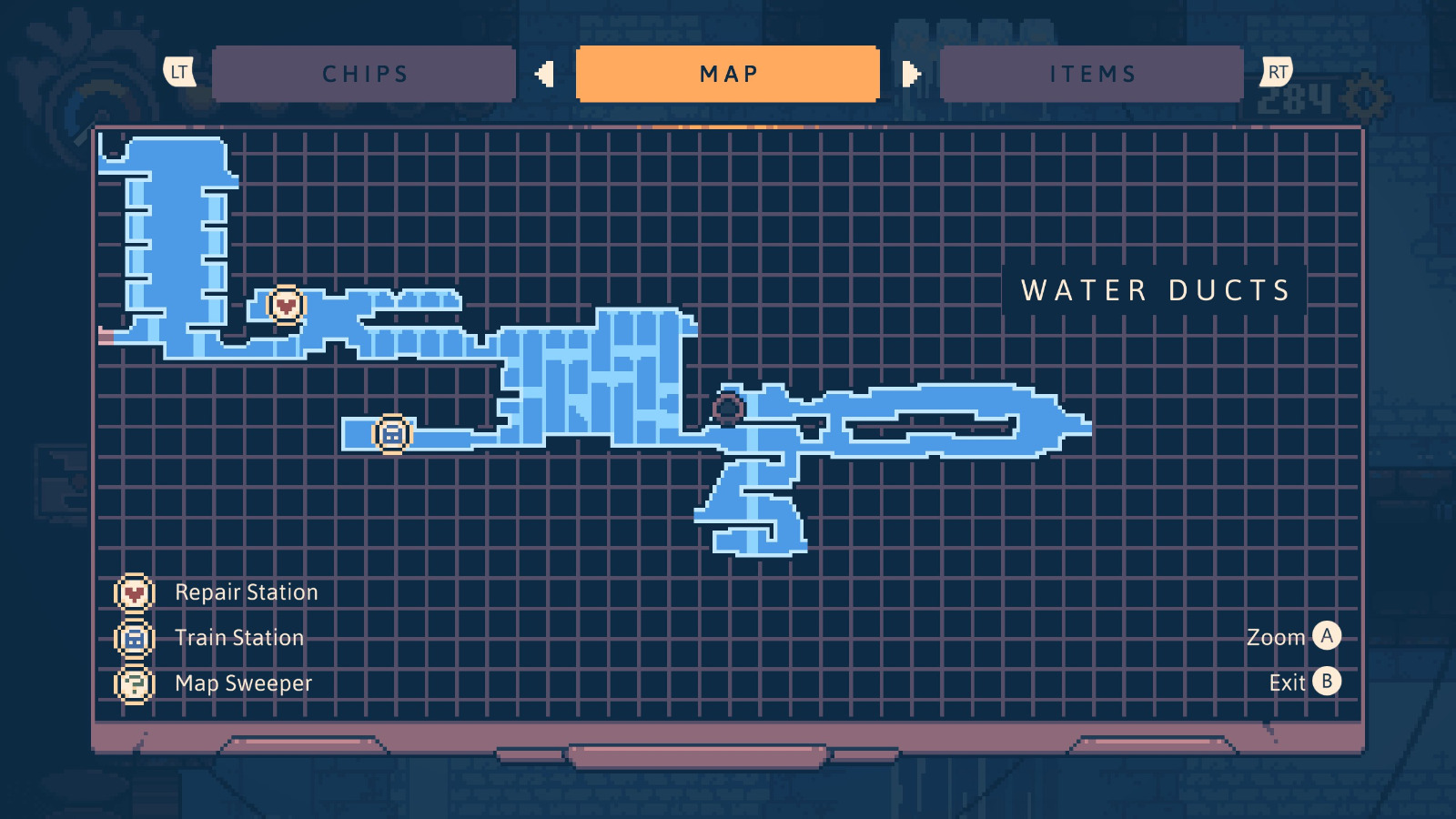Click the right arrow beside the MAP tab
Image resolution: width=1456 pixels, height=819 pixels.
point(911,75)
